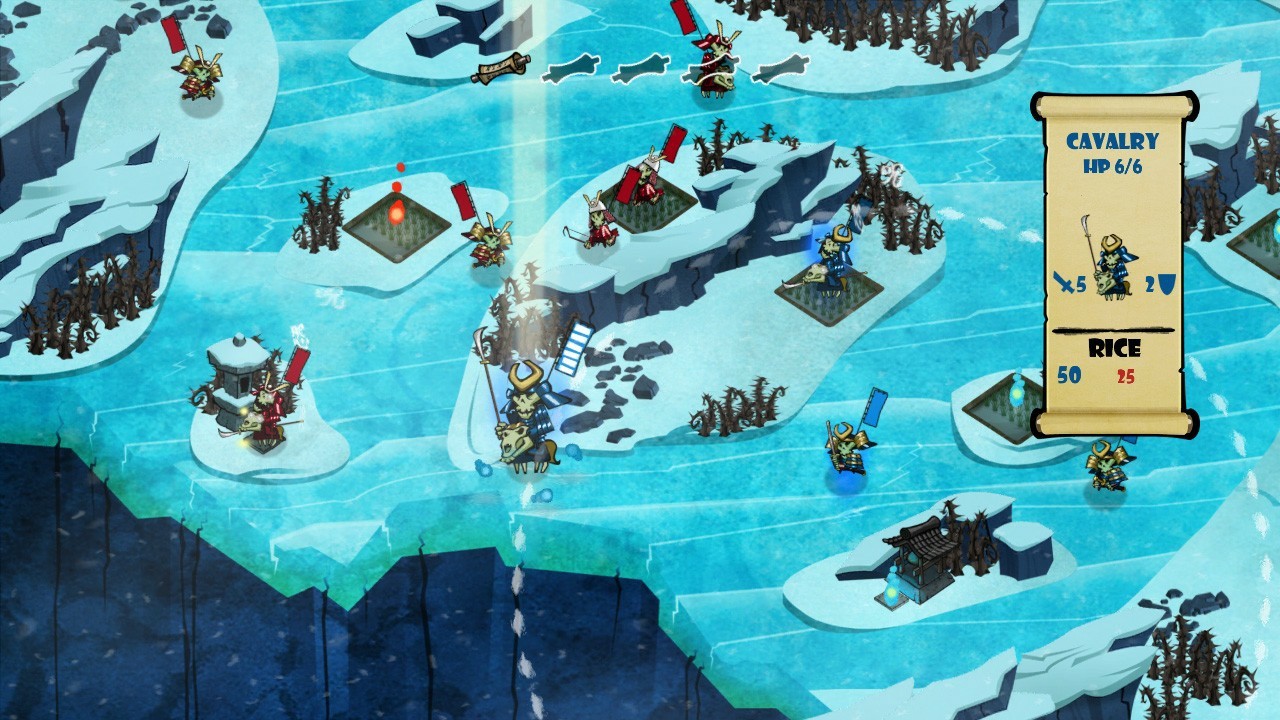Click the orange flame orb above the left rice paddy

(398, 210)
